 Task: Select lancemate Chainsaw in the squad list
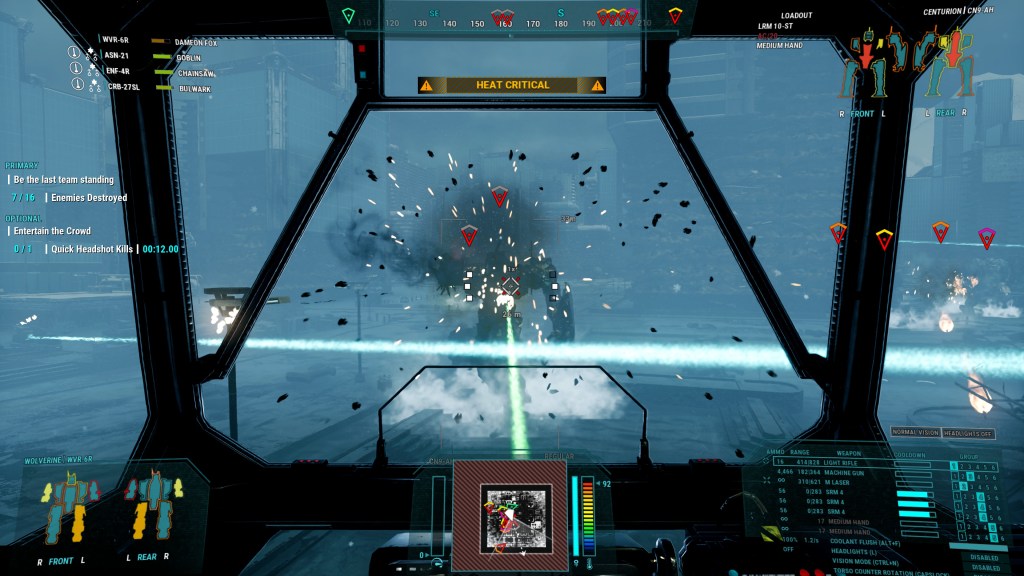196,73
